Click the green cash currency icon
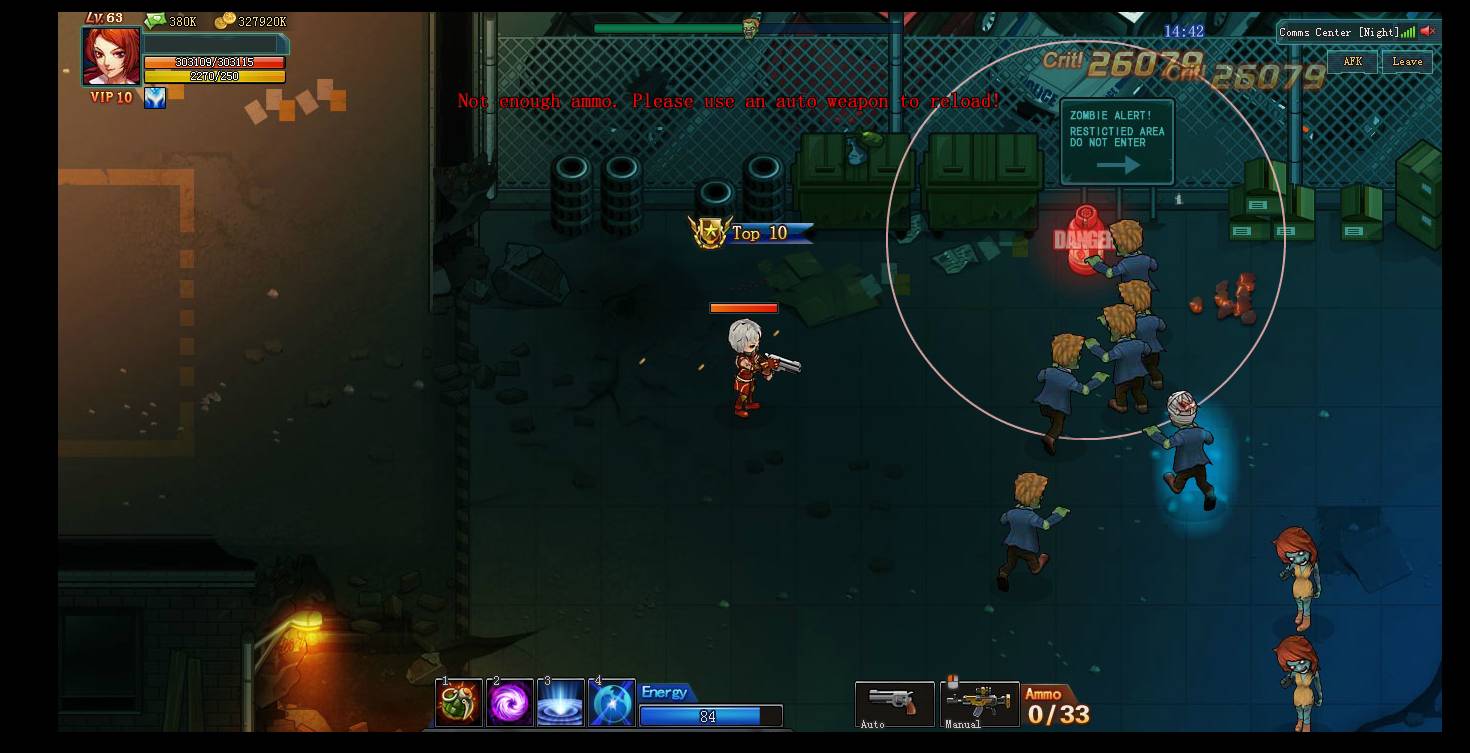 coord(155,21)
